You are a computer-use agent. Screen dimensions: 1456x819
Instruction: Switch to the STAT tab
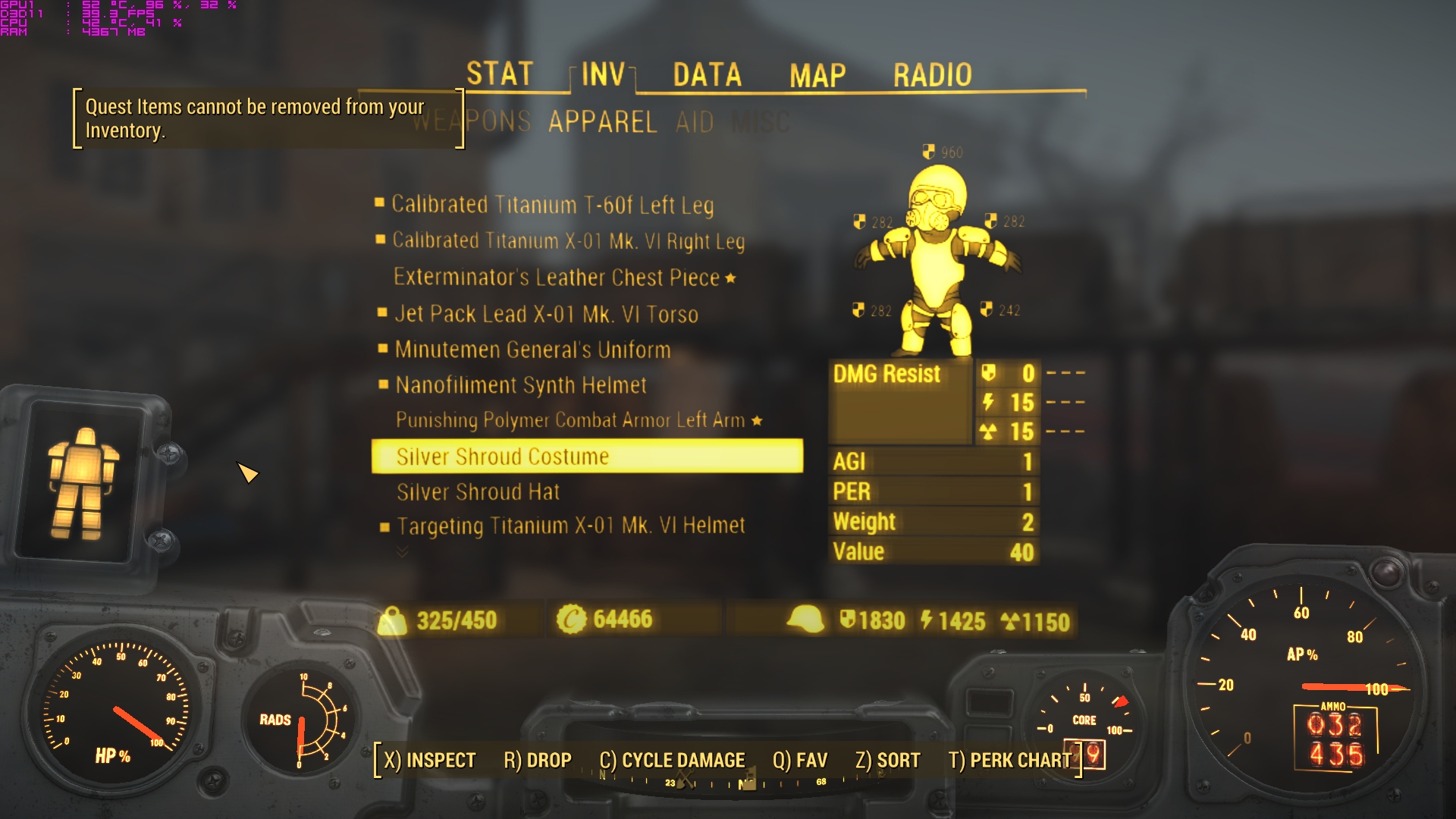[x=497, y=74]
